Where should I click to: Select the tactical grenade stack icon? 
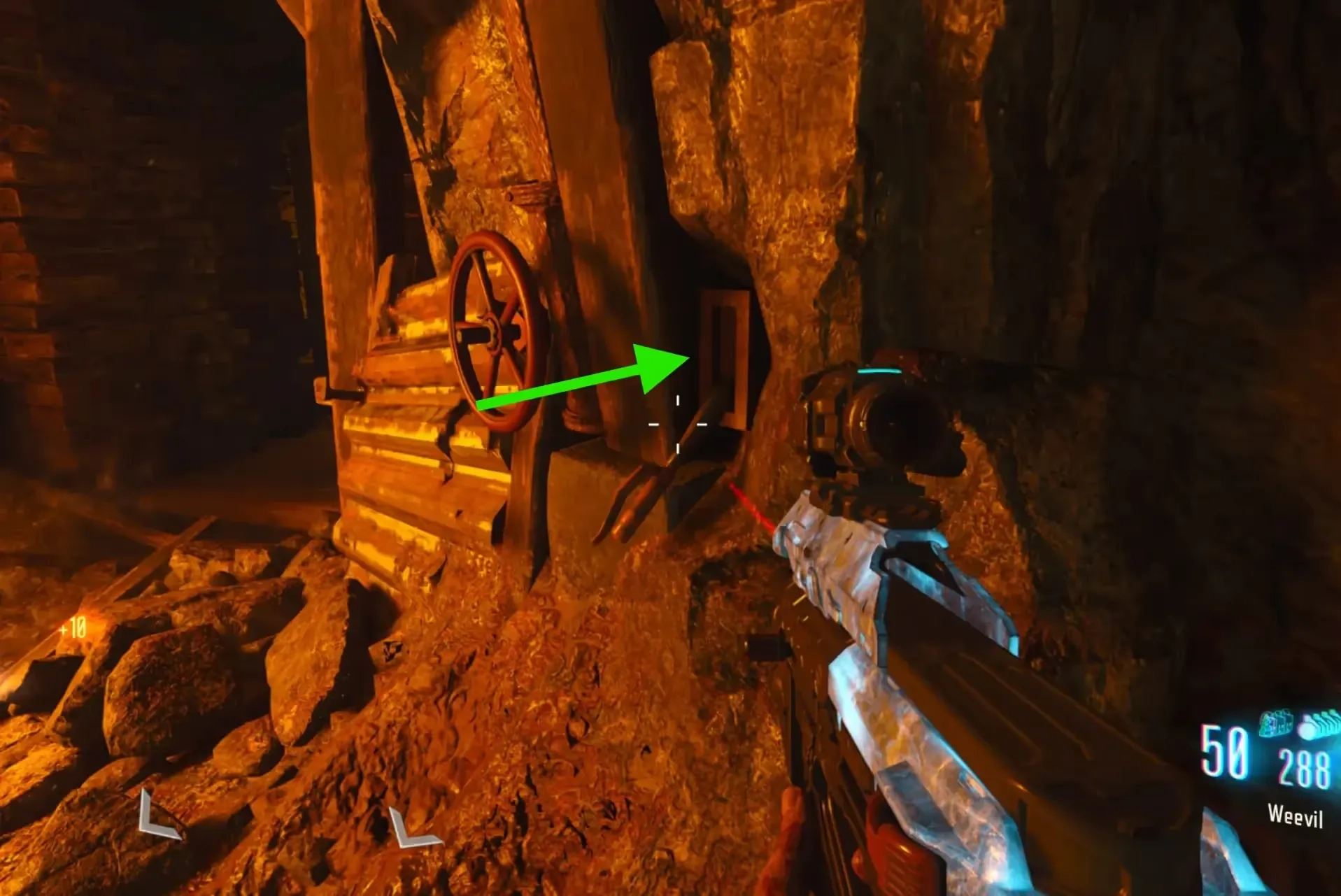point(1277,725)
